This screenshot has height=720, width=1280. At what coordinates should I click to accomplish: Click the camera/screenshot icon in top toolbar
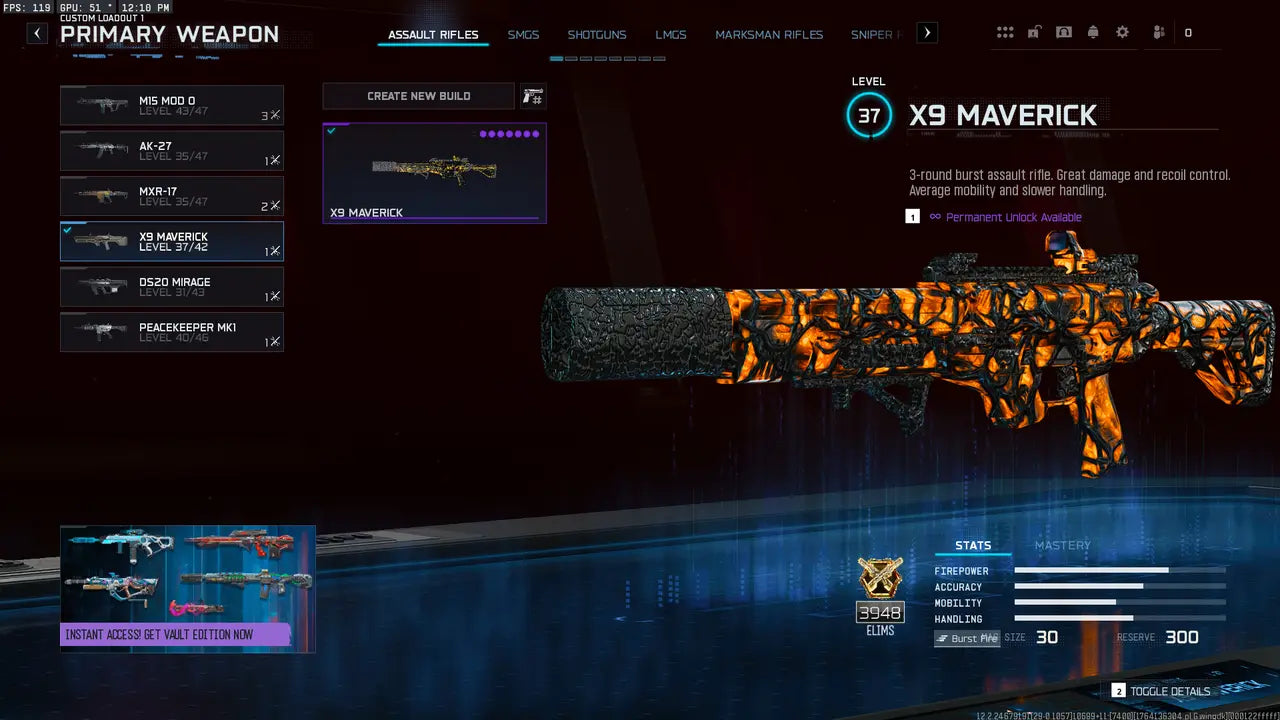[x=1063, y=32]
